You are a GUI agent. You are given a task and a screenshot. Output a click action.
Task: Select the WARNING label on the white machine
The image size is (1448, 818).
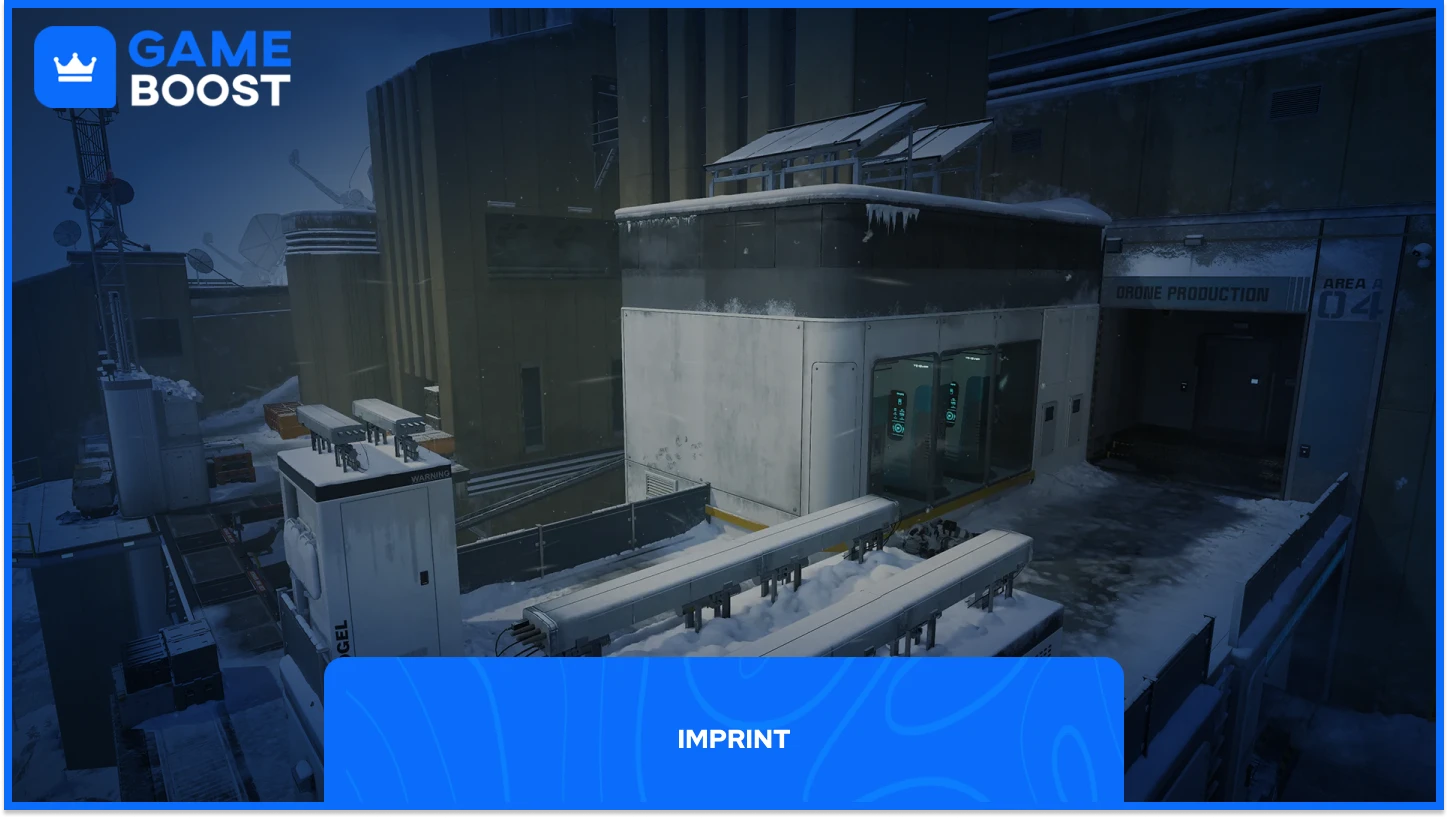click(432, 473)
